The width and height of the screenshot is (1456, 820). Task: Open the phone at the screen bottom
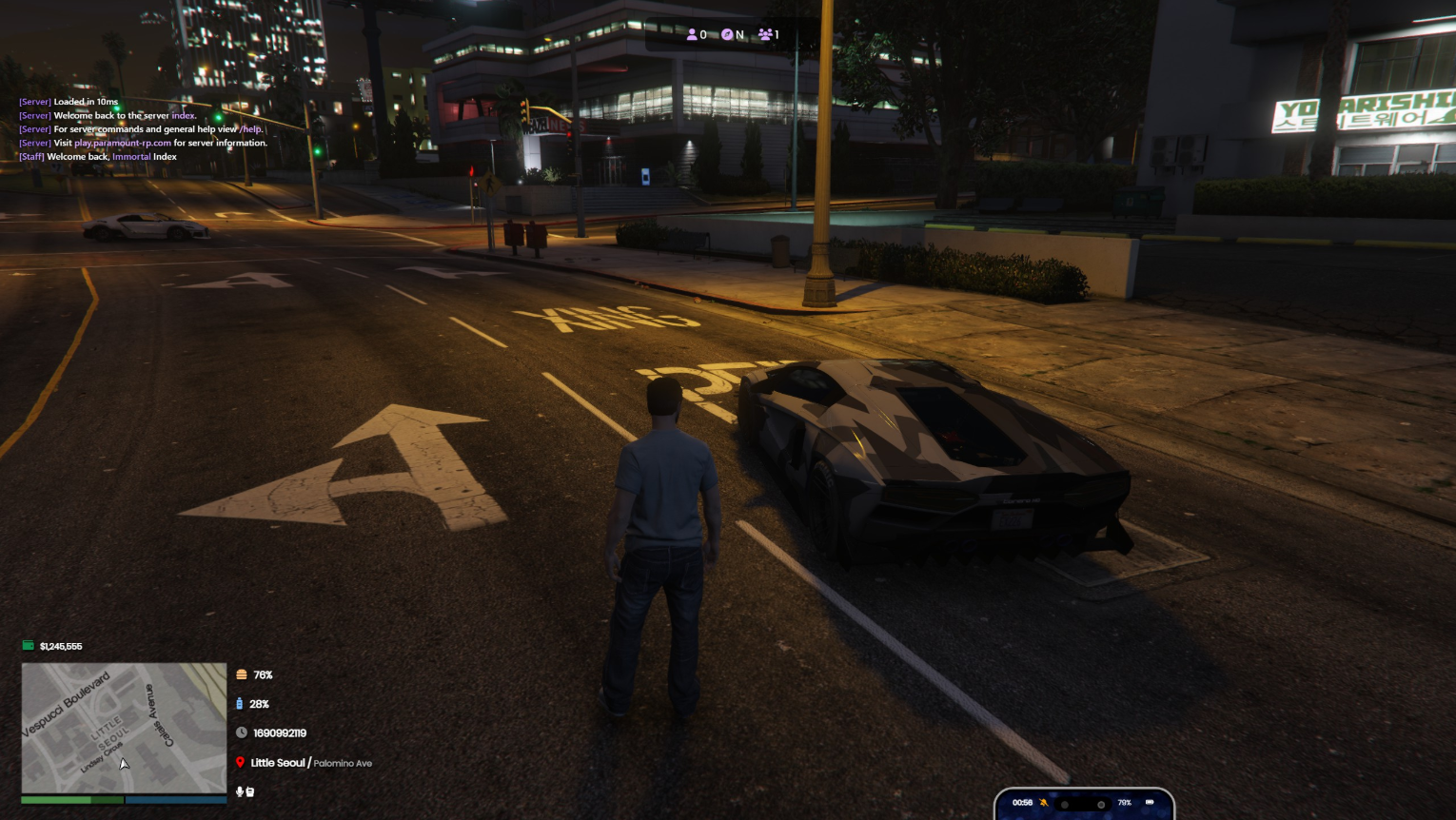[1084, 804]
